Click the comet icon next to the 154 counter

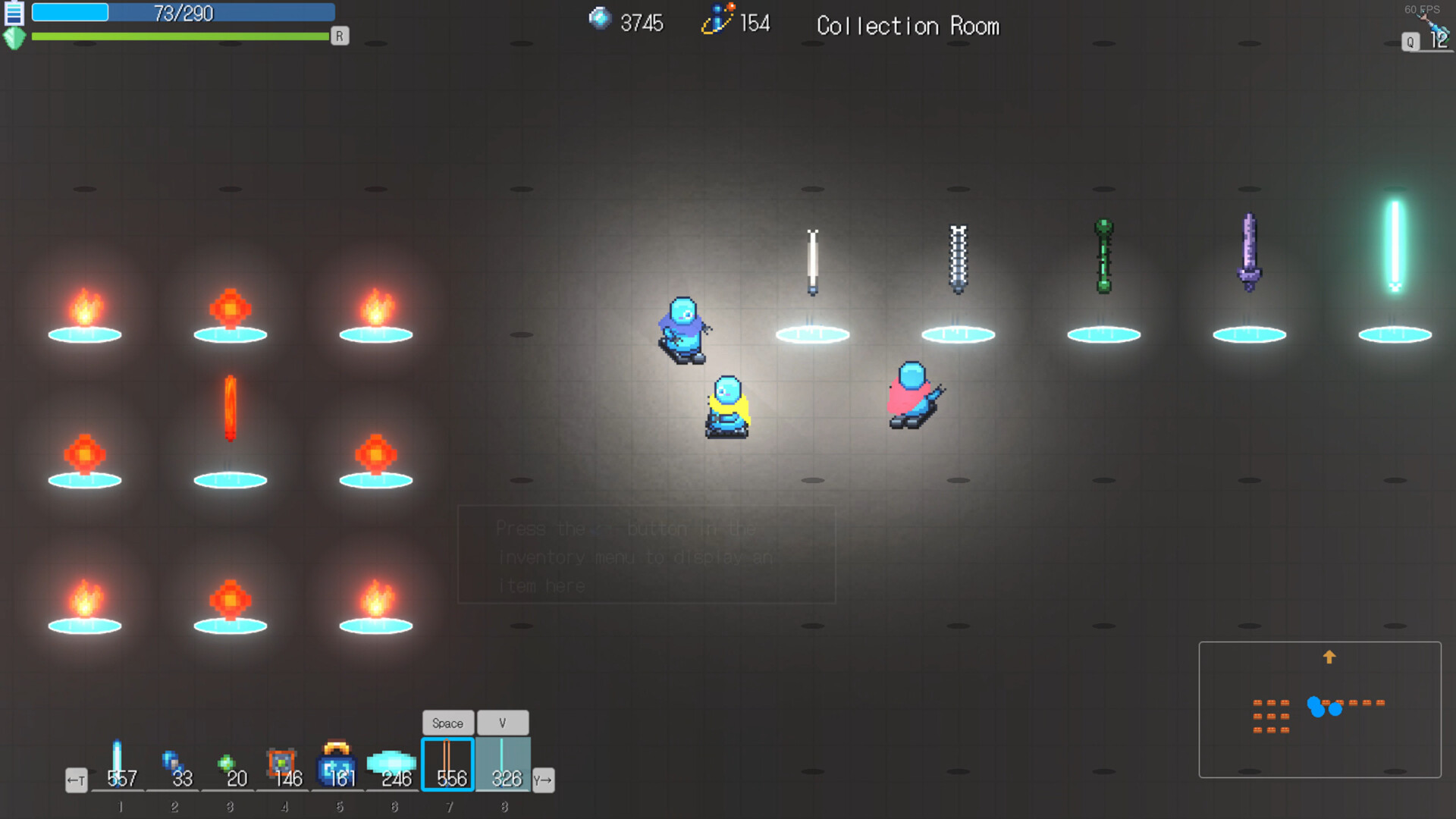coord(719,19)
